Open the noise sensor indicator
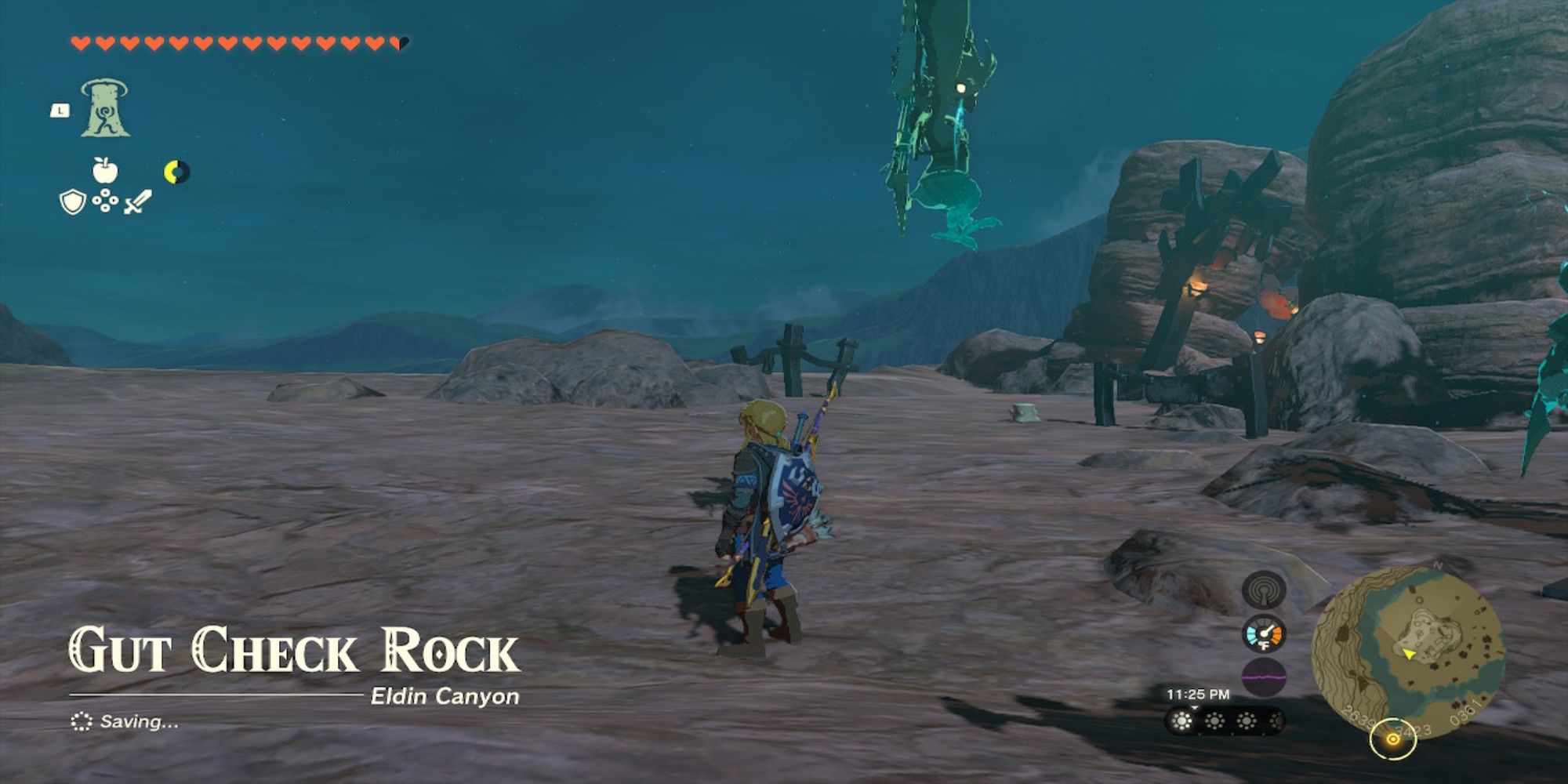 coord(1264,590)
